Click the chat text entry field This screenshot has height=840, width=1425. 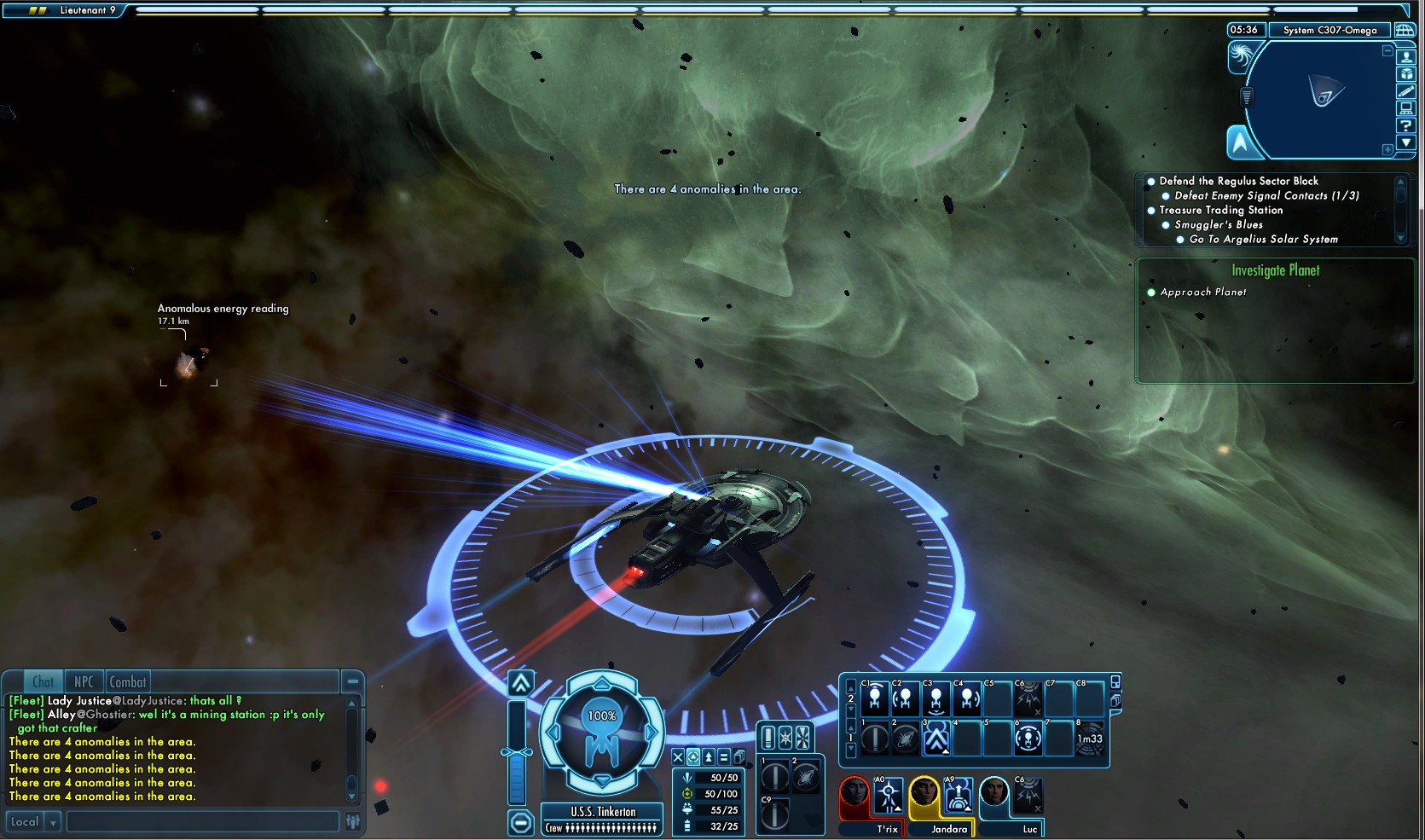click(202, 822)
